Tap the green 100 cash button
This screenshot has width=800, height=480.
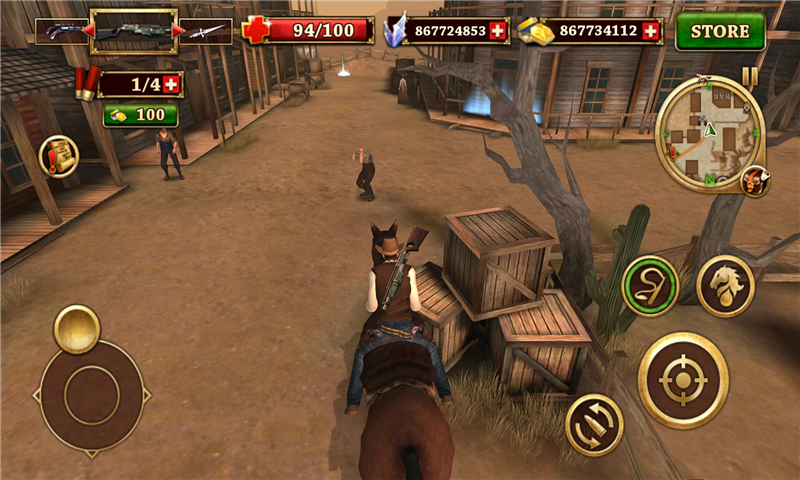[140, 115]
